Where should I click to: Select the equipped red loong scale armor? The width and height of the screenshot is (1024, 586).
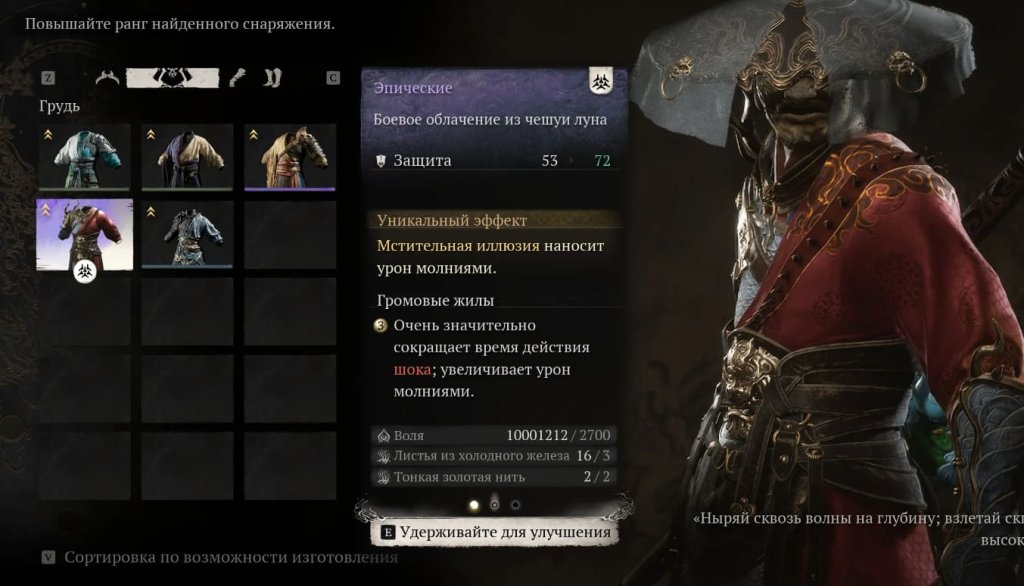pos(85,234)
